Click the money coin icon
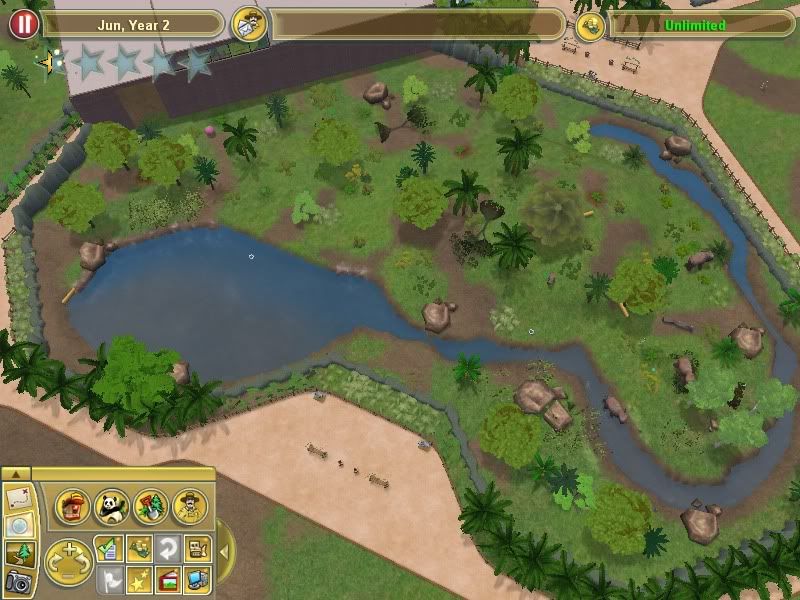 coord(588,24)
